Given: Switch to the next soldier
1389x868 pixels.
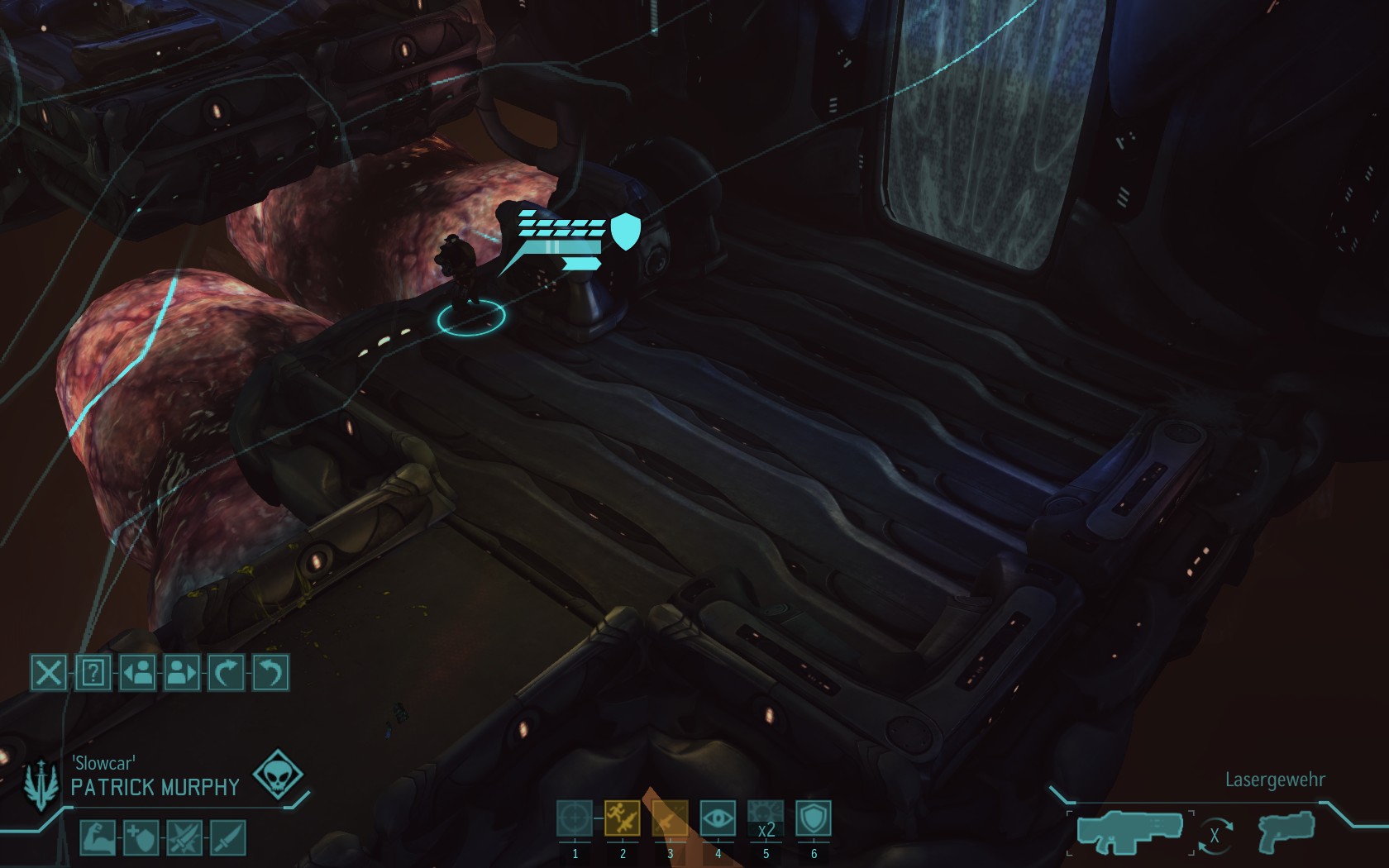Looking at the screenshot, I should (182, 673).
